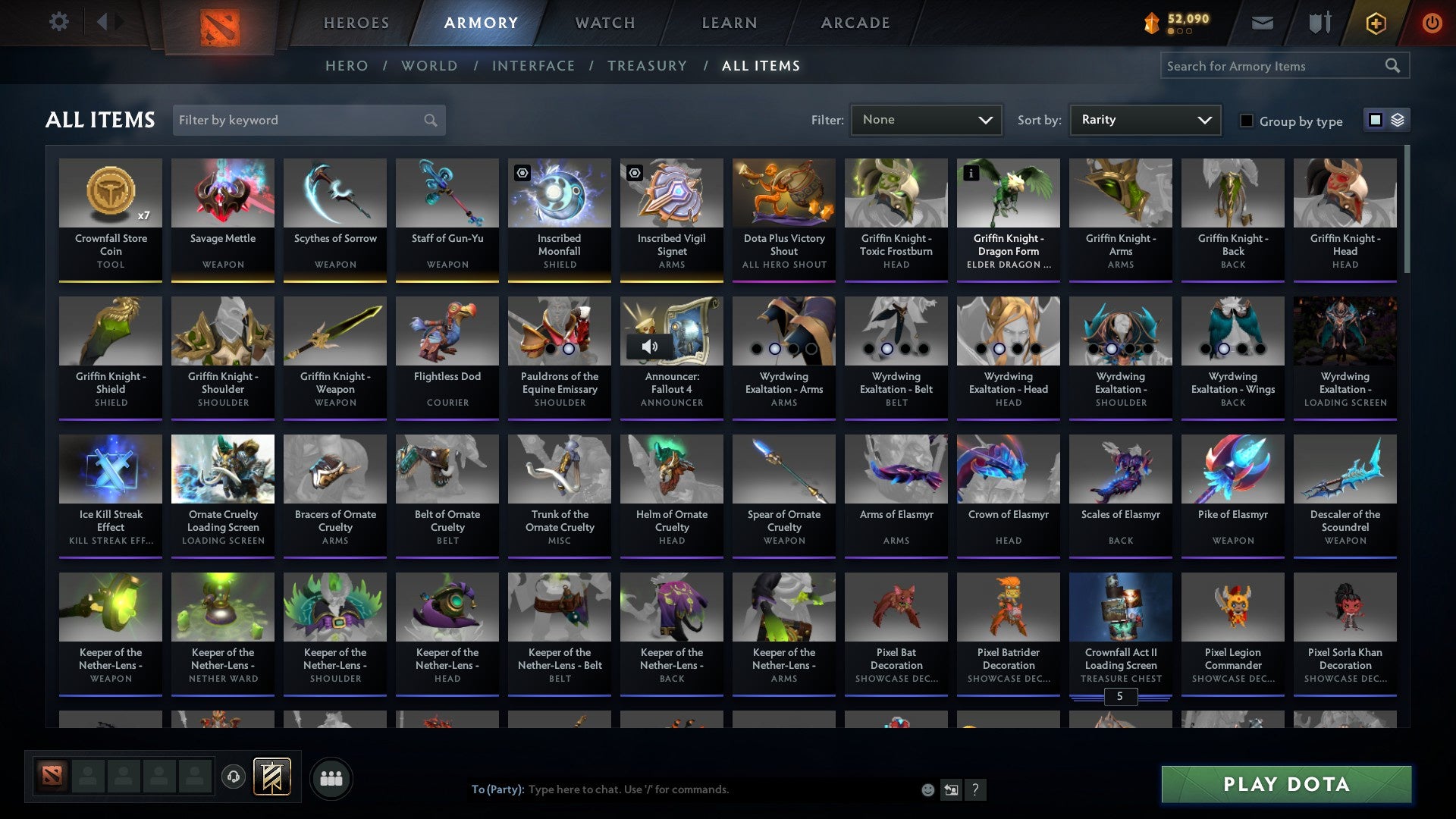This screenshot has width=1456, height=819.
Task: Click the PLAY DOTA button
Action: tap(1285, 785)
